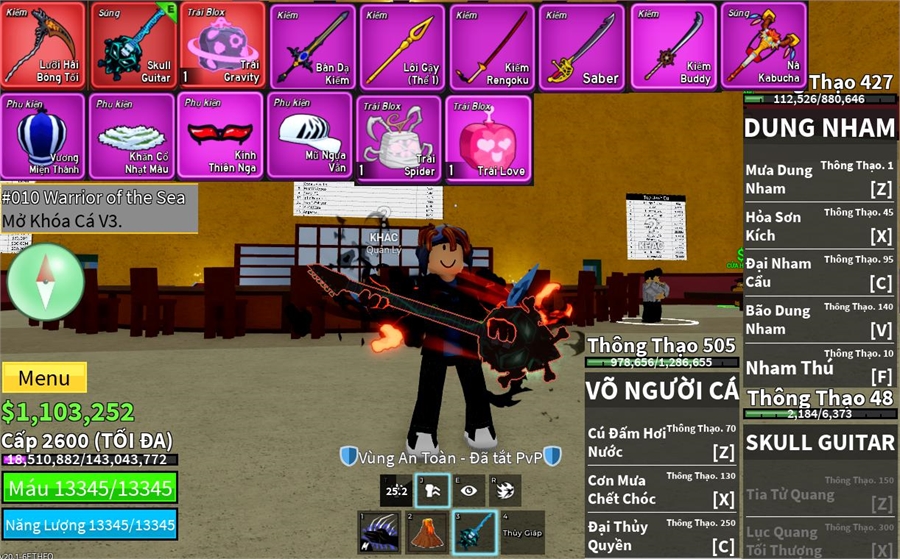Toggle the eye observation ability icon
Image resolution: width=900 pixels, height=559 pixels.
click(x=469, y=490)
